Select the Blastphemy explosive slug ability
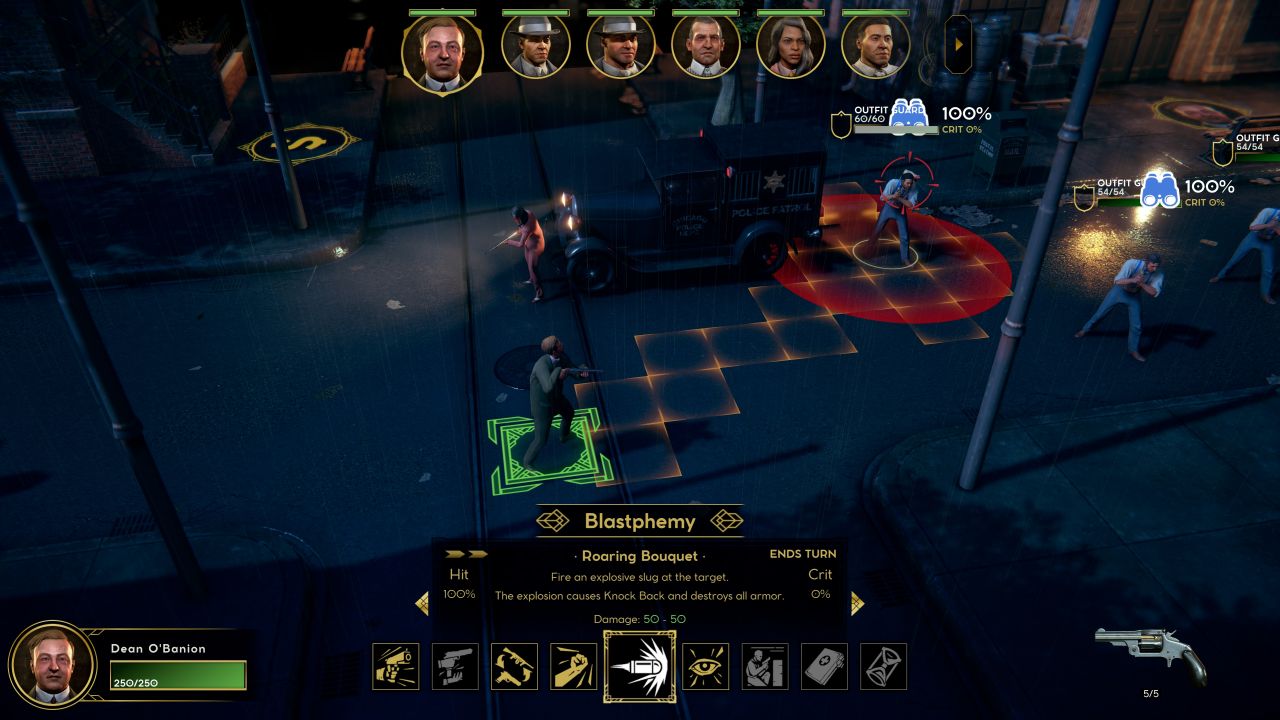Image resolution: width=1280 pixels, height=720 pixels. tap(639, 666)
